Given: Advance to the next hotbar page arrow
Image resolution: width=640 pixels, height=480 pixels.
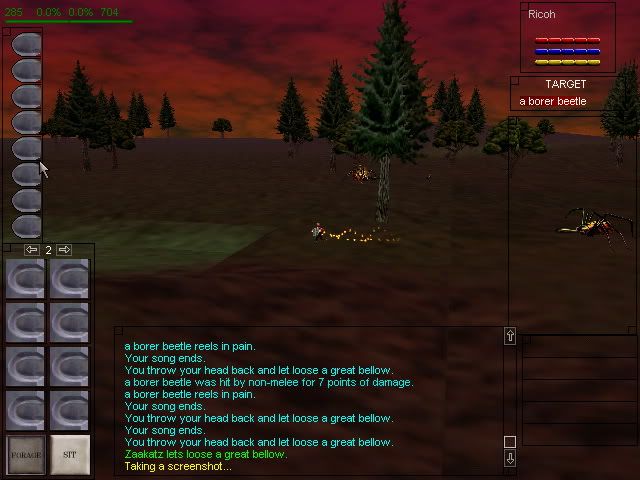Looking at the screenshot, I should pyautogui.click(x=64, y=249).
